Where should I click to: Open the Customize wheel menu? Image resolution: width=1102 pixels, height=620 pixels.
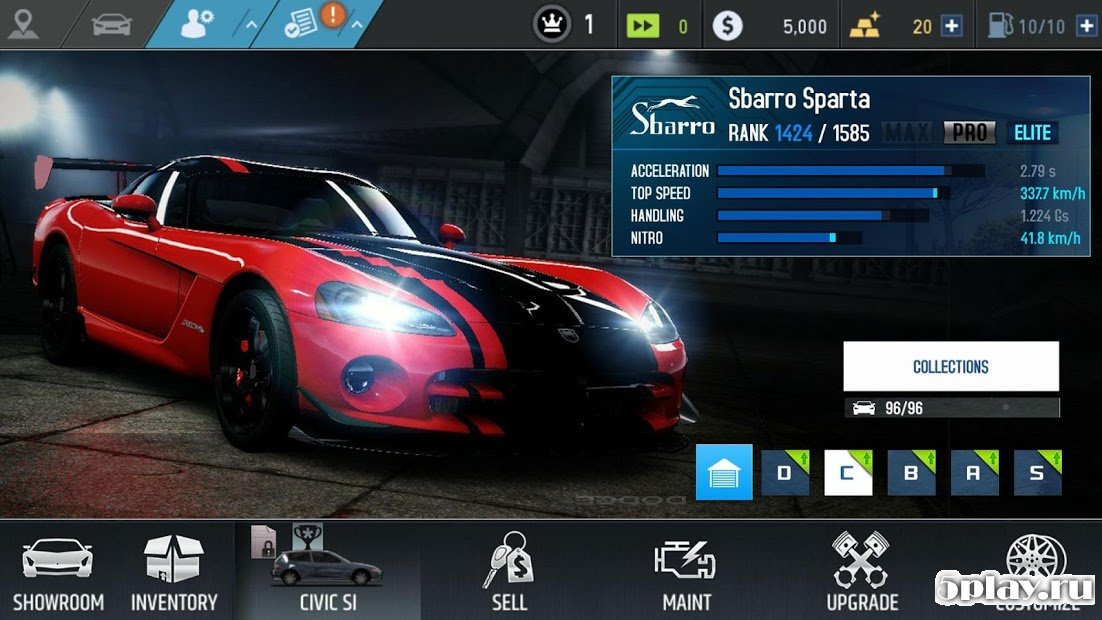point(1036,565)
